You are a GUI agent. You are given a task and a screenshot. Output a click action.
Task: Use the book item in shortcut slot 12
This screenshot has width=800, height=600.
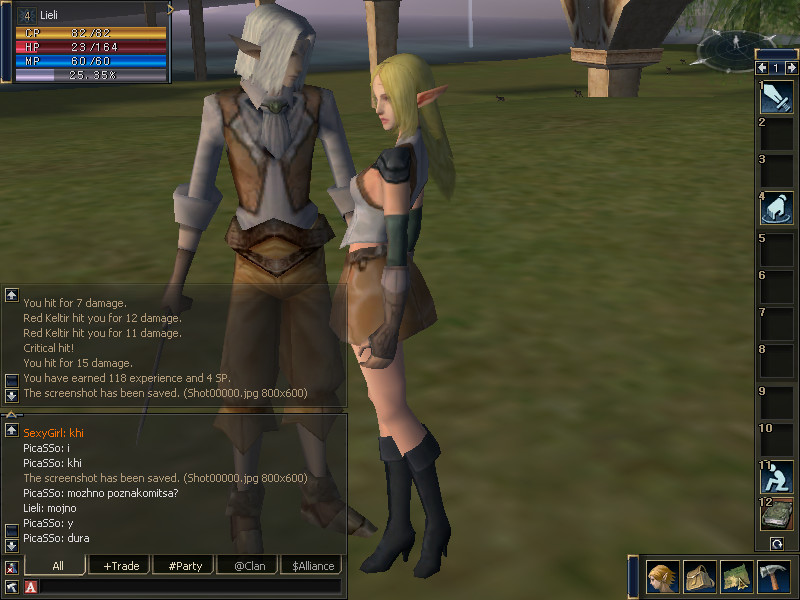pyautogui.click(x=777, y=514)
